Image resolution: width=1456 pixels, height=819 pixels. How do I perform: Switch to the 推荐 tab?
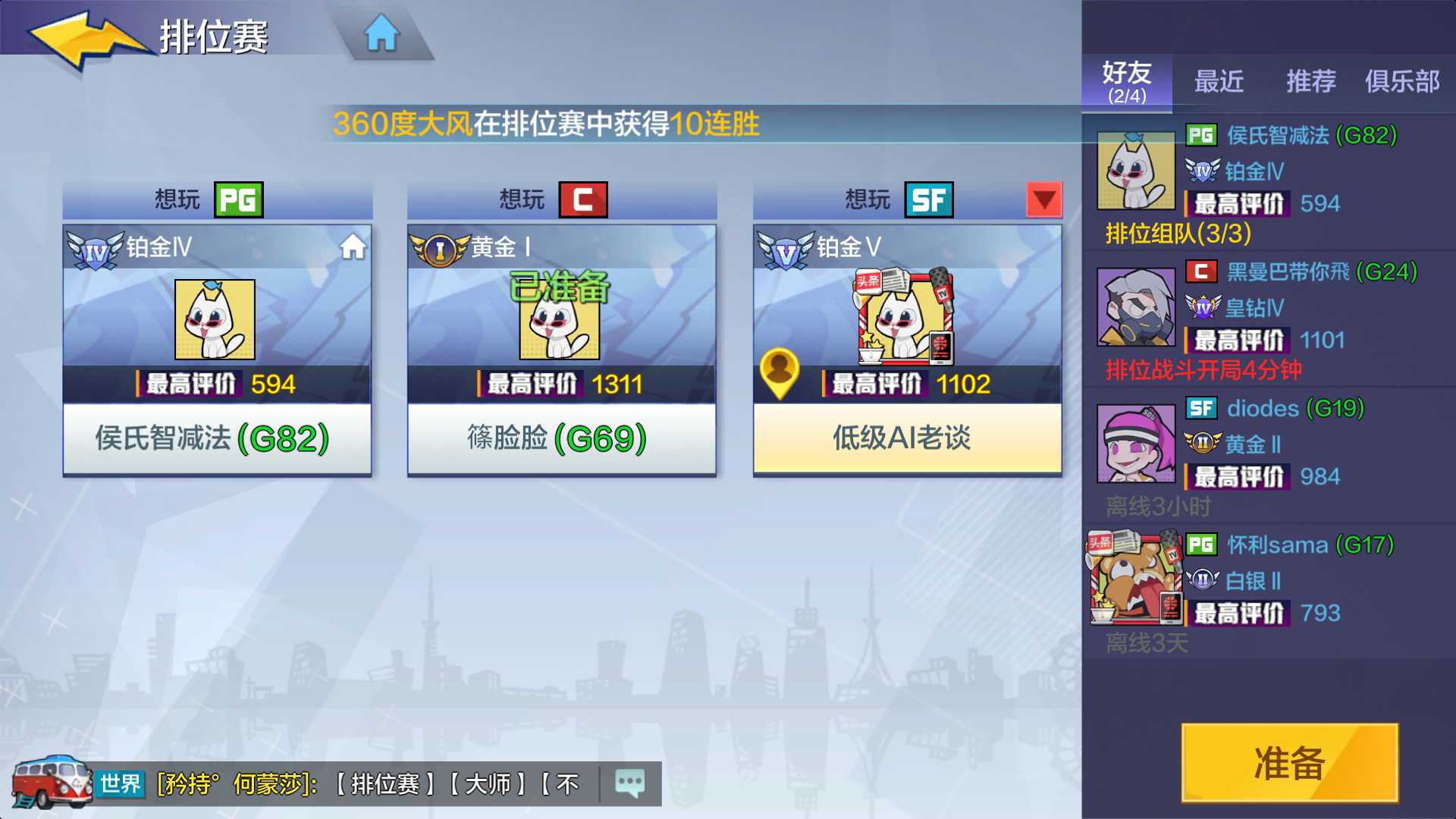click(x=1311, y=82)
